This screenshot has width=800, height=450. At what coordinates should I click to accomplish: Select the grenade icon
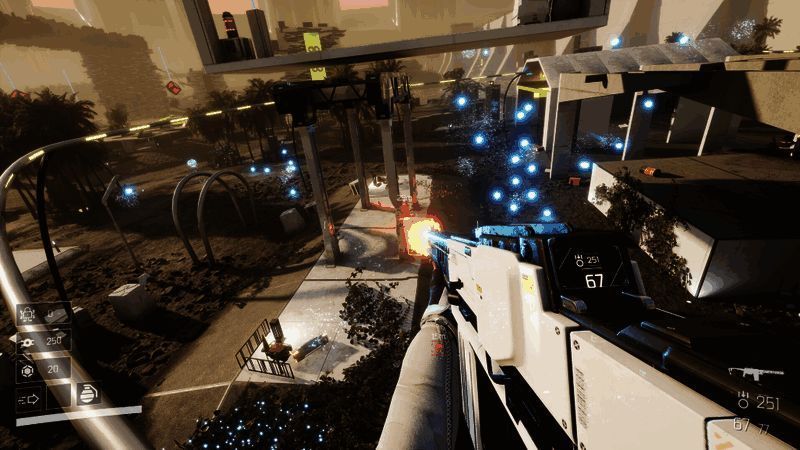coord(89,393)
